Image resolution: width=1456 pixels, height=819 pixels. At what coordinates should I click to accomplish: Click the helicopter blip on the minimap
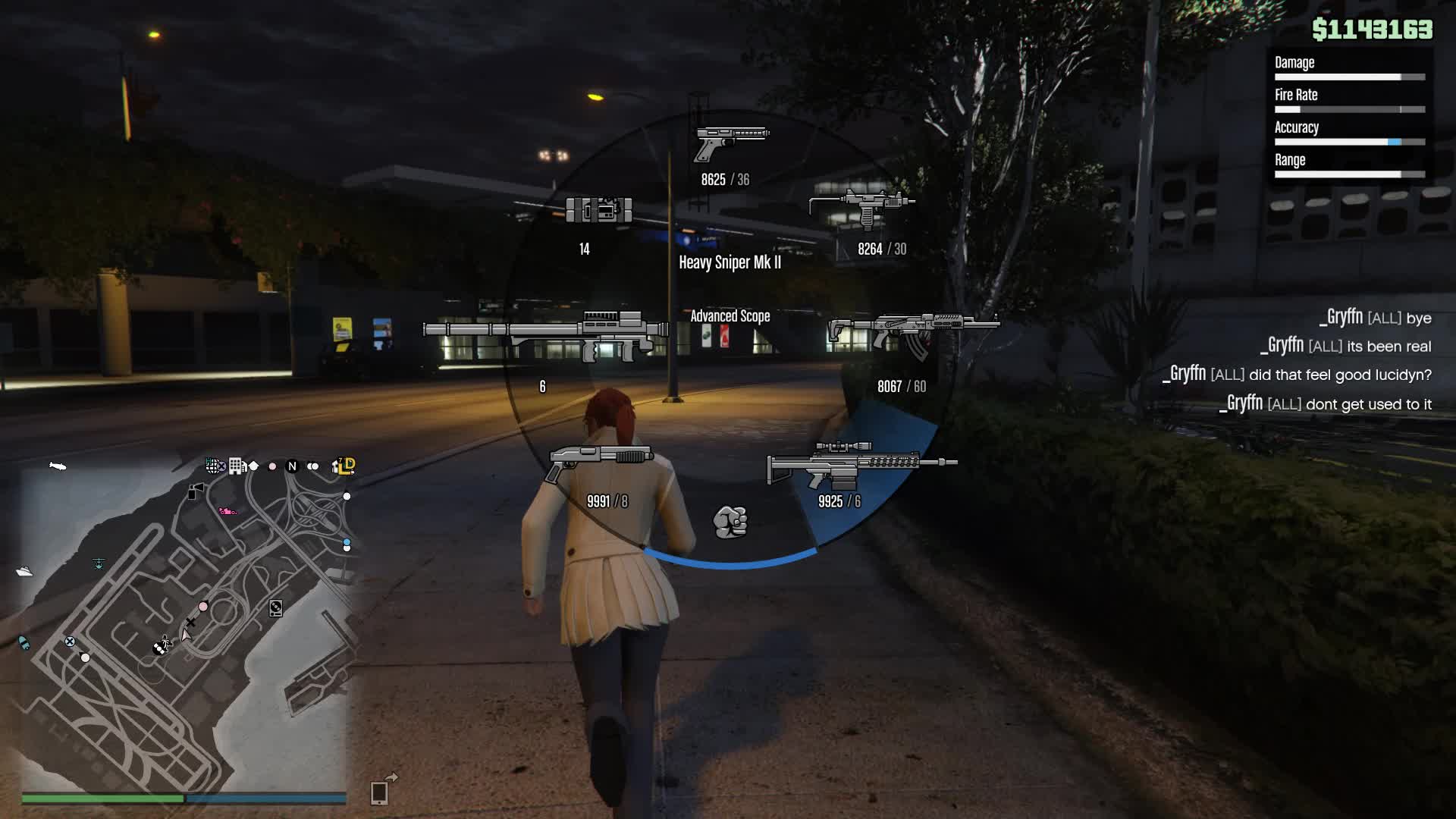(x=98, y=564)
